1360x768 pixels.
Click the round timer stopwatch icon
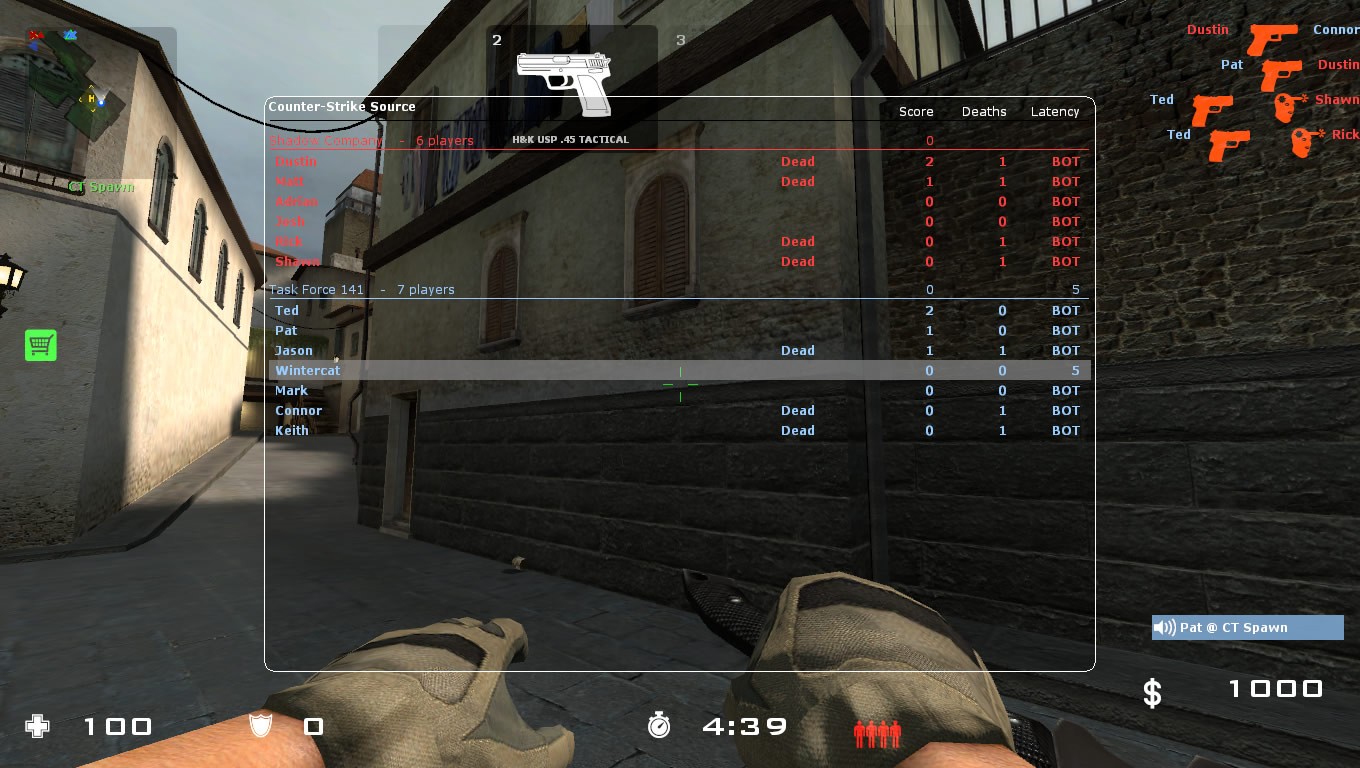point(659,726)
